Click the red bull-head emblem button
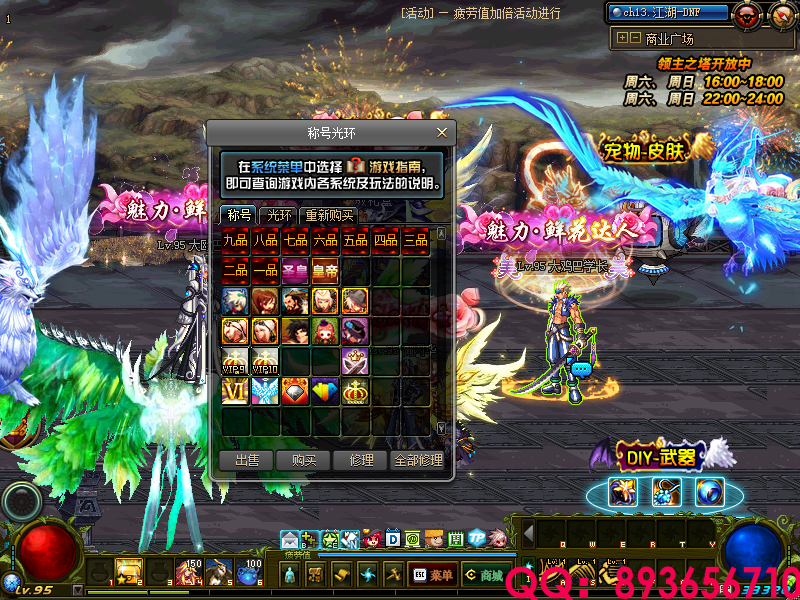This screenshot has width=800, height=600. (x=746, y=14)
